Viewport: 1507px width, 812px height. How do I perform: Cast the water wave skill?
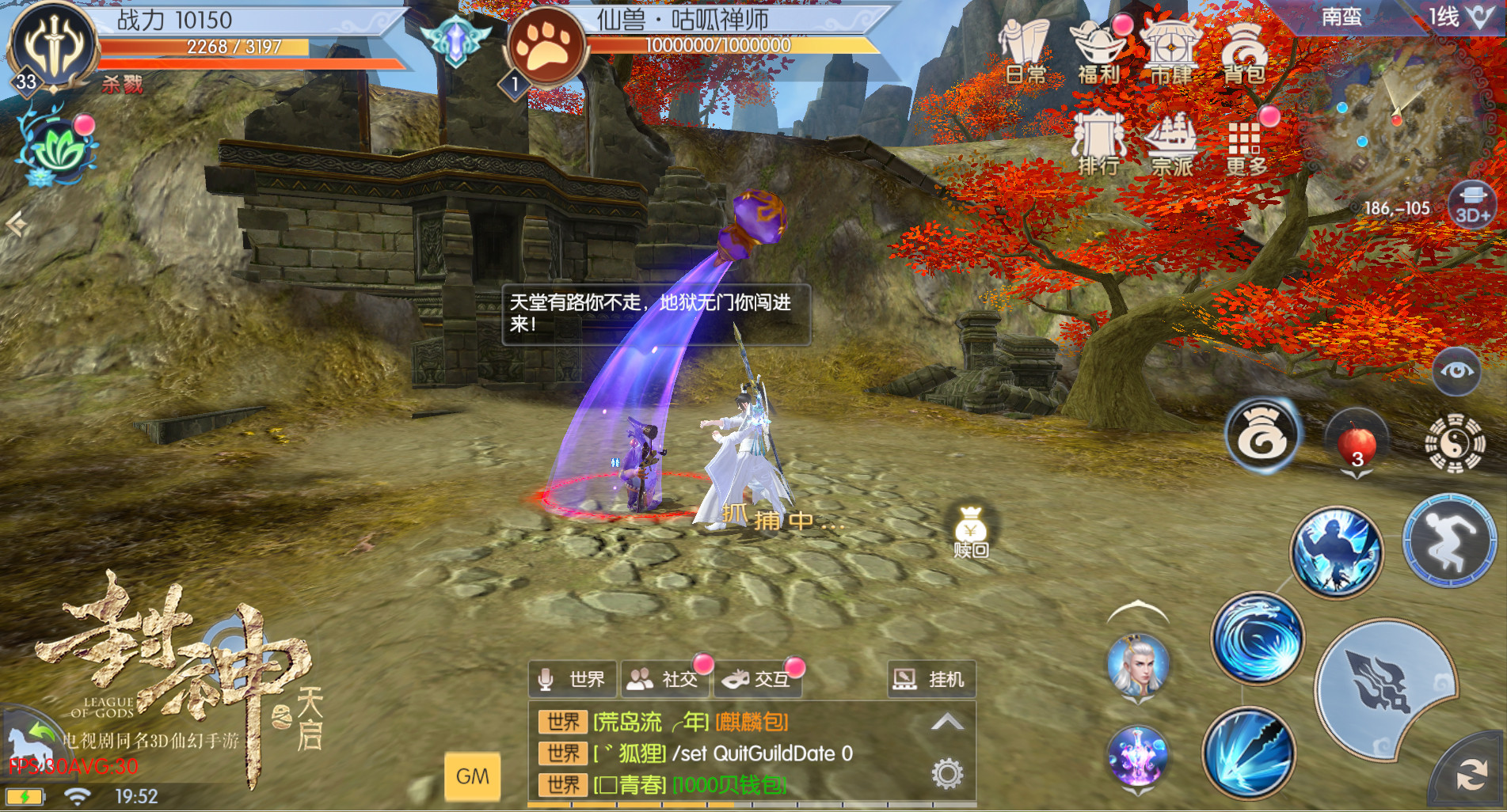[1258, 639]
